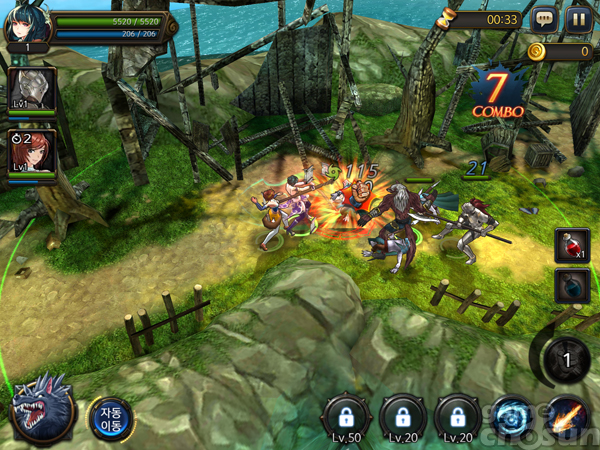Use the blue mana potion
Screen dimensions: 600x450
coord(572,286)
